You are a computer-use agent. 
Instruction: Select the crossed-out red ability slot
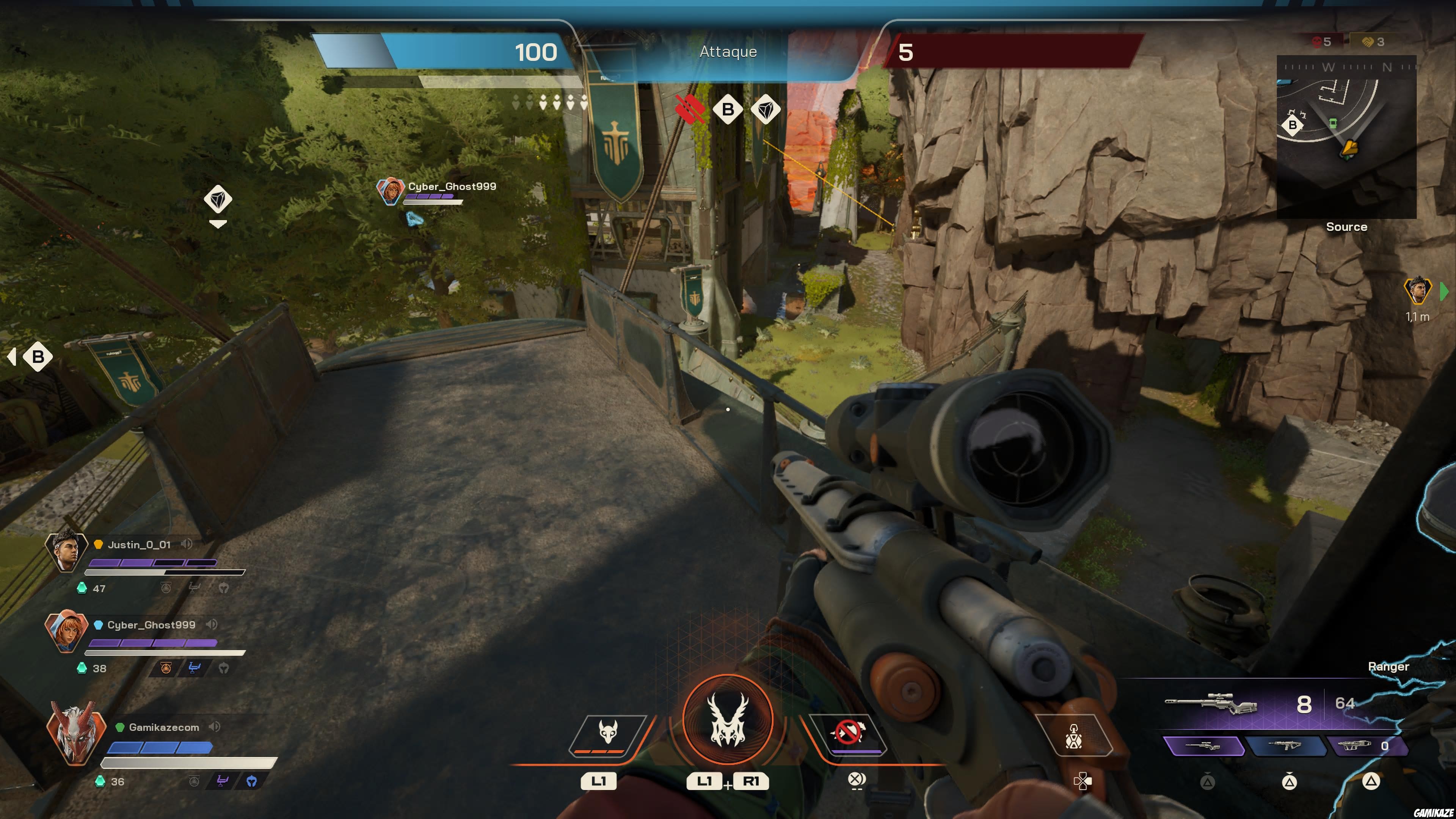[848, 733]
